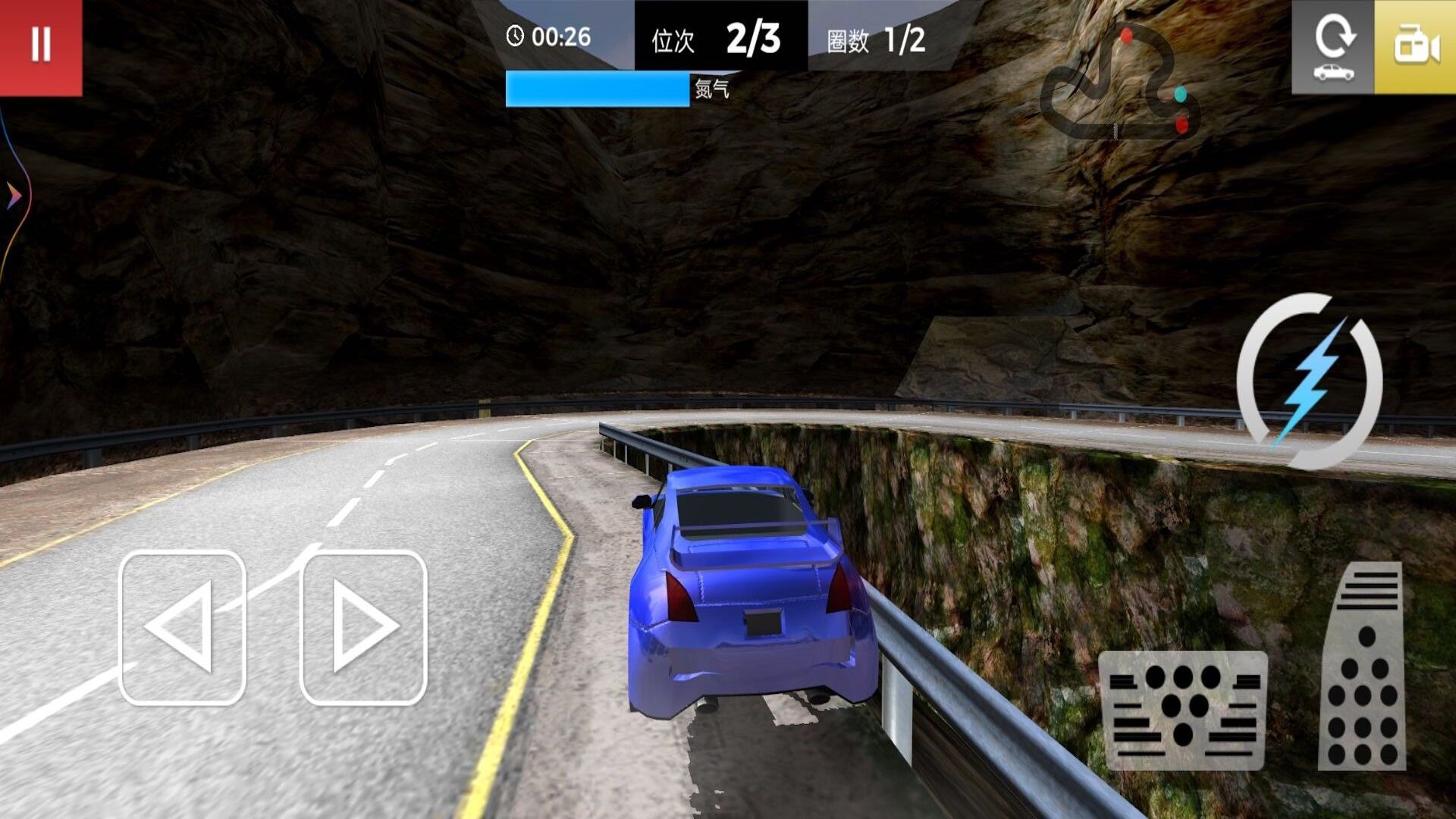
Task: Expand the side panel arrow tab
Action: (13, 196)
